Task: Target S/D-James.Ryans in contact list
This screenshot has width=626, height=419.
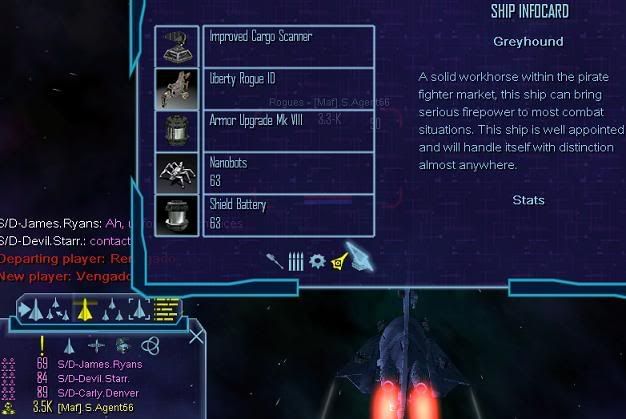Action: [99, 365]
